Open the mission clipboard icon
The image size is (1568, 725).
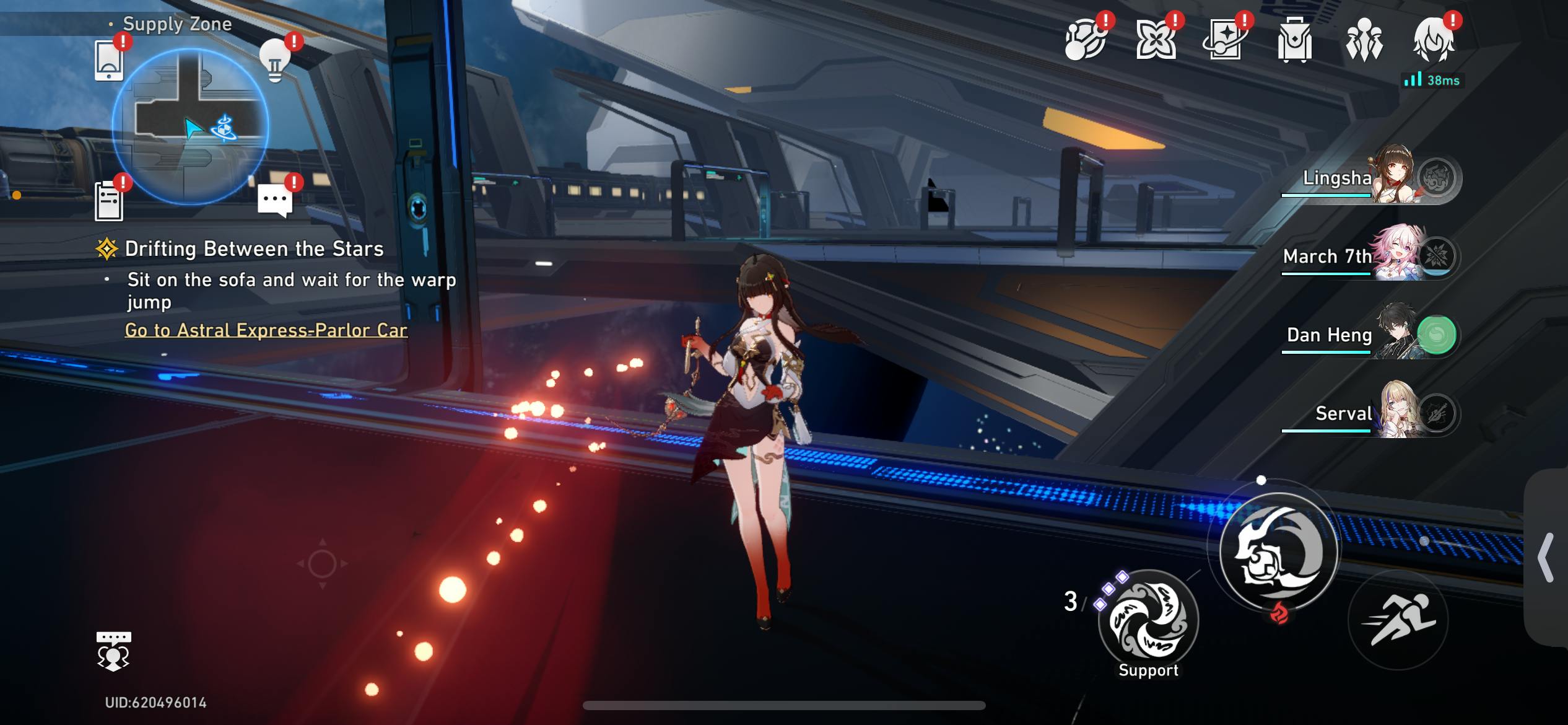click(x=109, y=201)
